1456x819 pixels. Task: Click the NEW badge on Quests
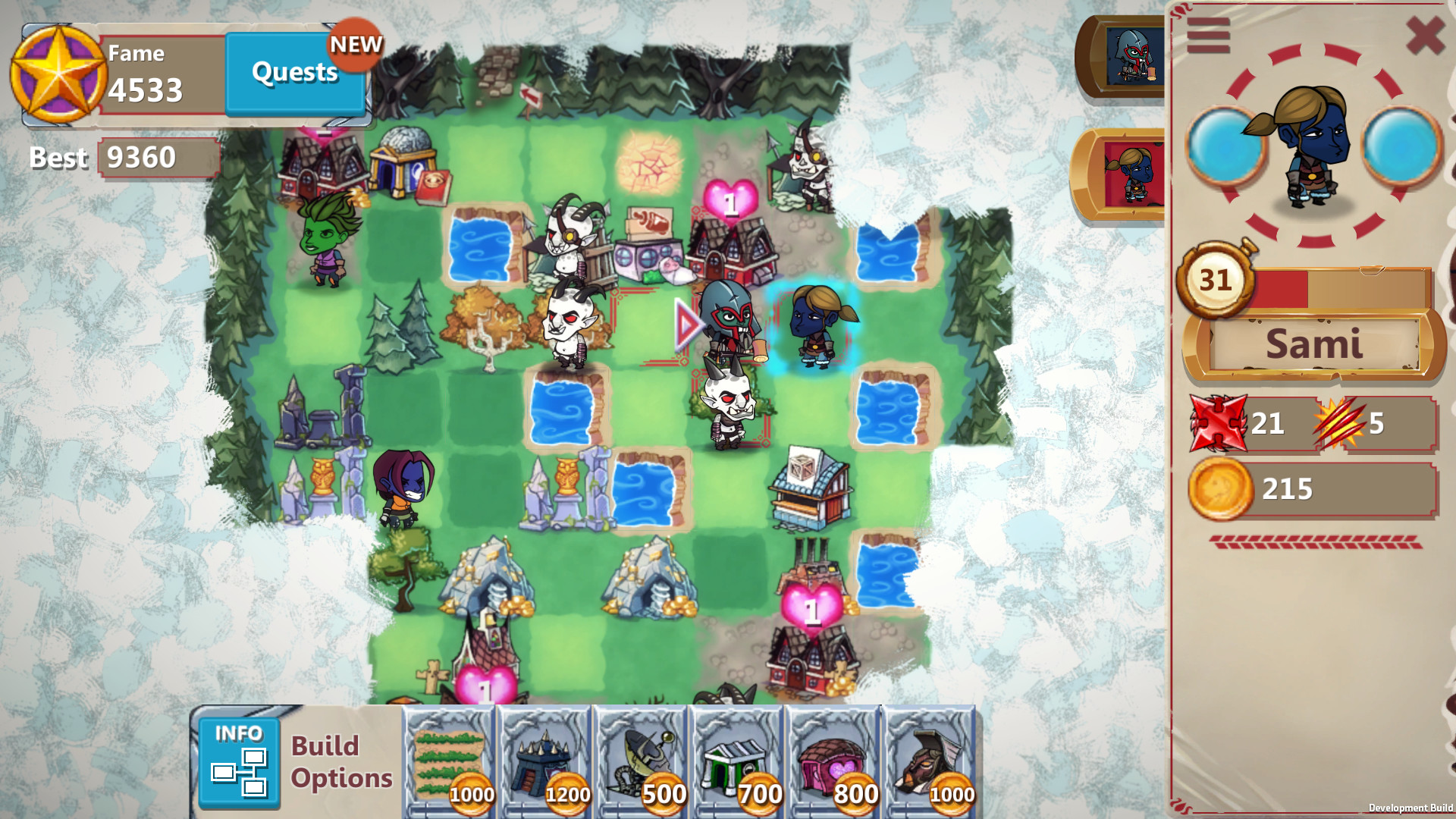tap(356, 45)
